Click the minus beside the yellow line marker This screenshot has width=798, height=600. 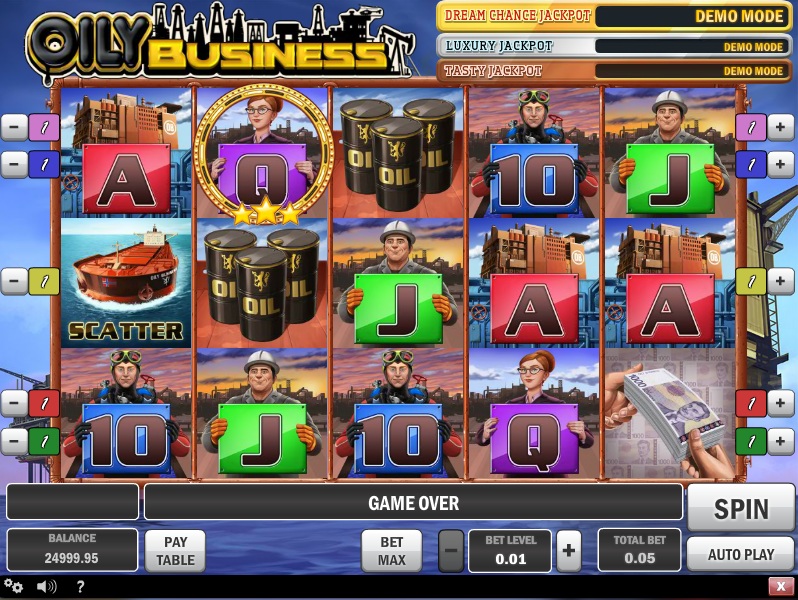point(14,281)
